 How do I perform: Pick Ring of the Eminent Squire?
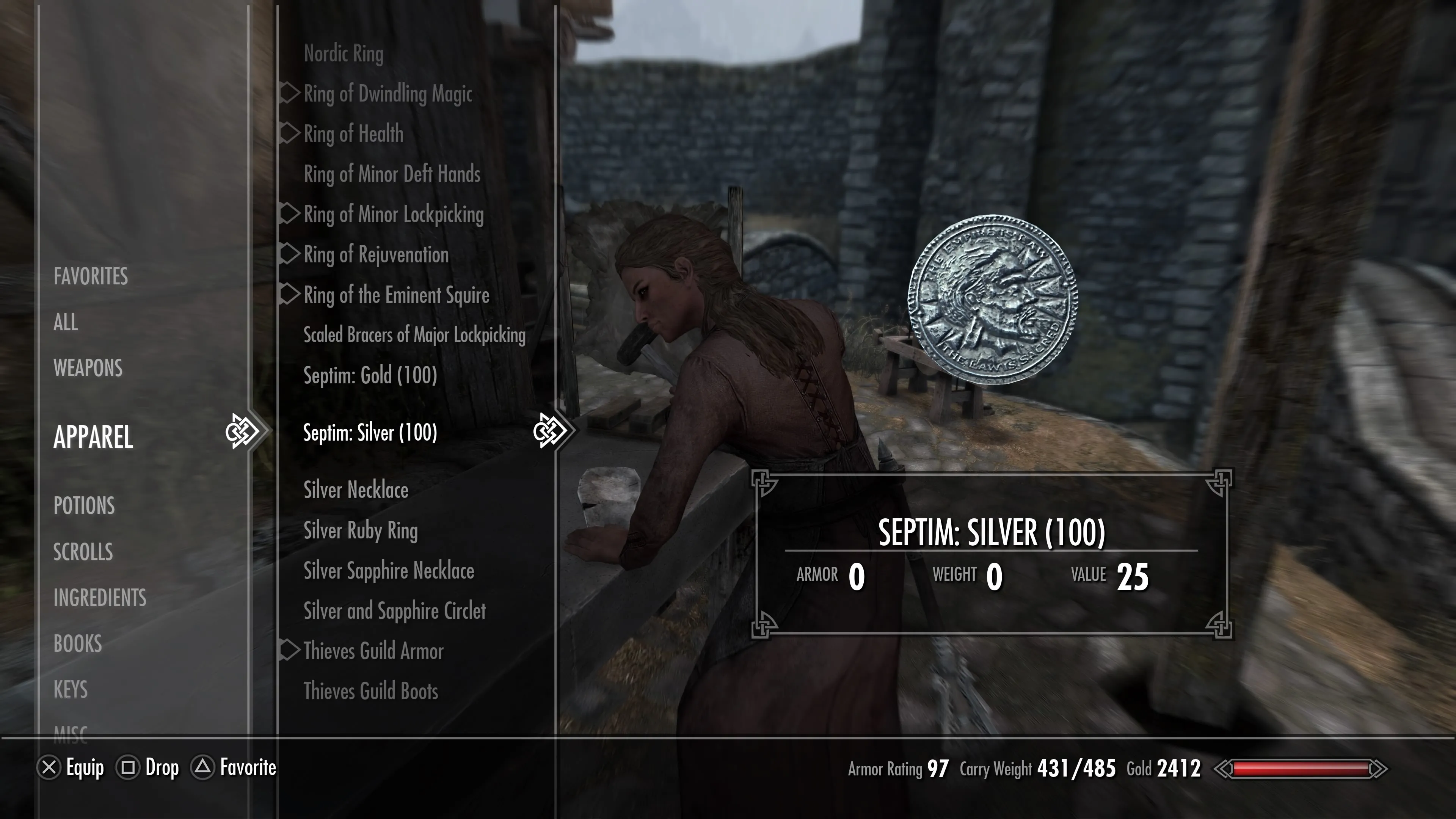pos(396,295)
